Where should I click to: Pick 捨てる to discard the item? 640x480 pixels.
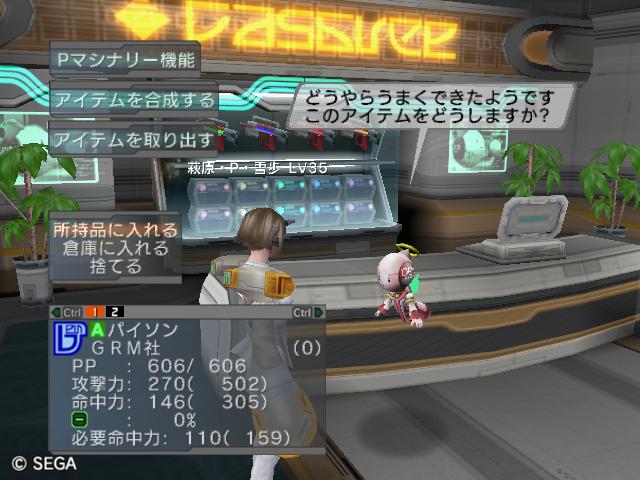pyautogui.click(x=117, y=267)
